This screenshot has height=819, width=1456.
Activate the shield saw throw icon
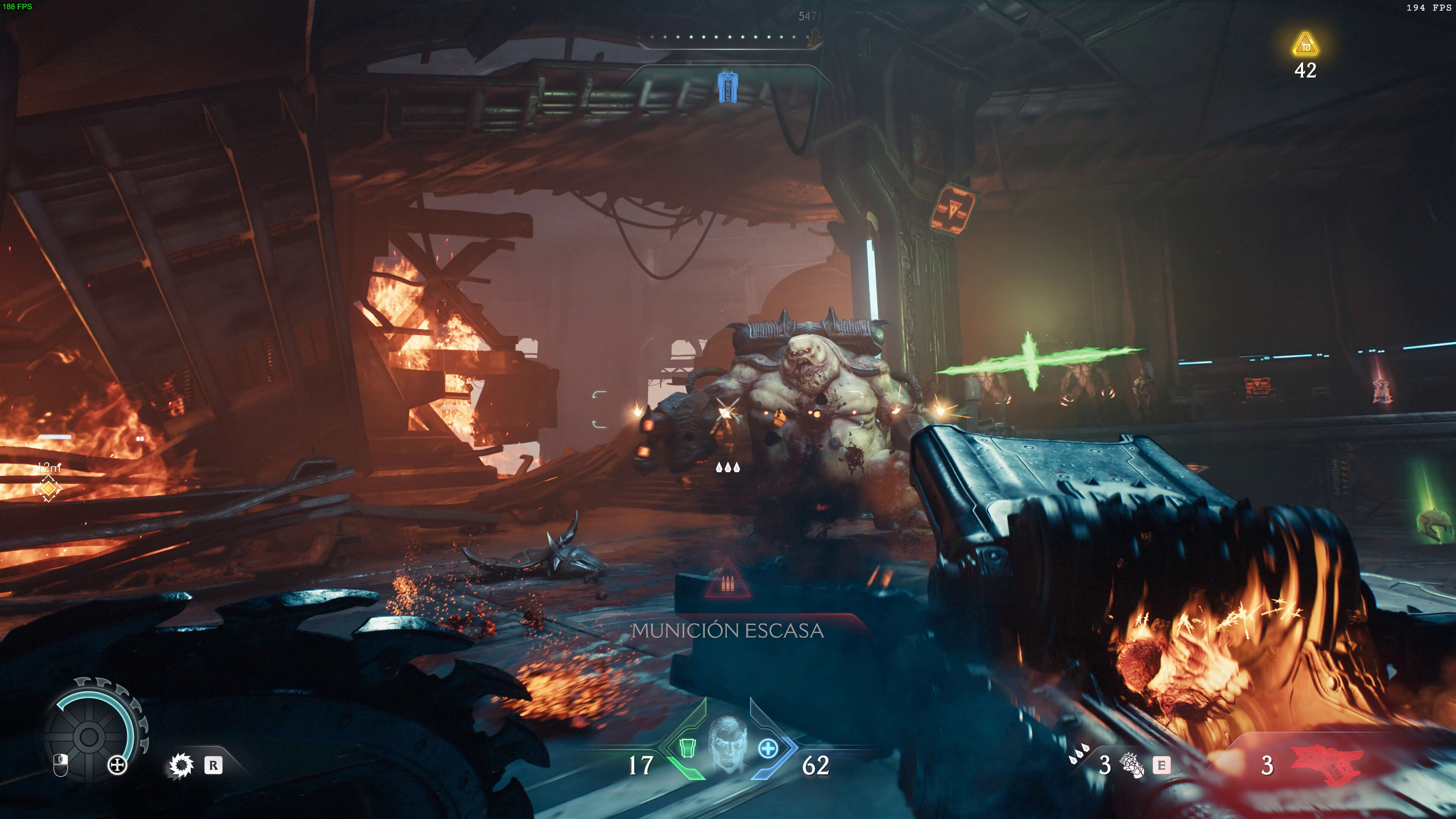click(181, 765)
